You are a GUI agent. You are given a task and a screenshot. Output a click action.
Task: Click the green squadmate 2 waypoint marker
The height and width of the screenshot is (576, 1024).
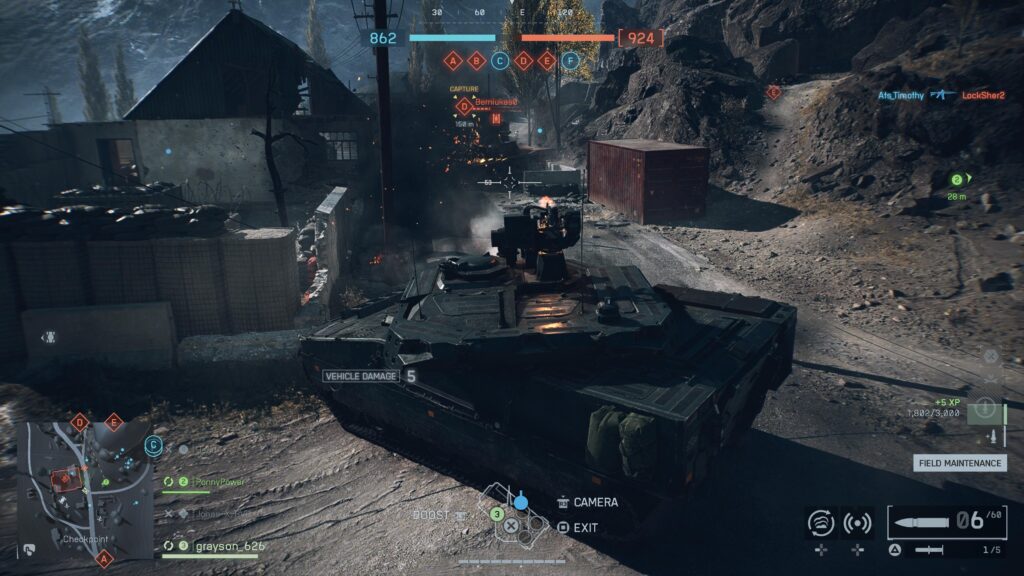pos(957,180)
